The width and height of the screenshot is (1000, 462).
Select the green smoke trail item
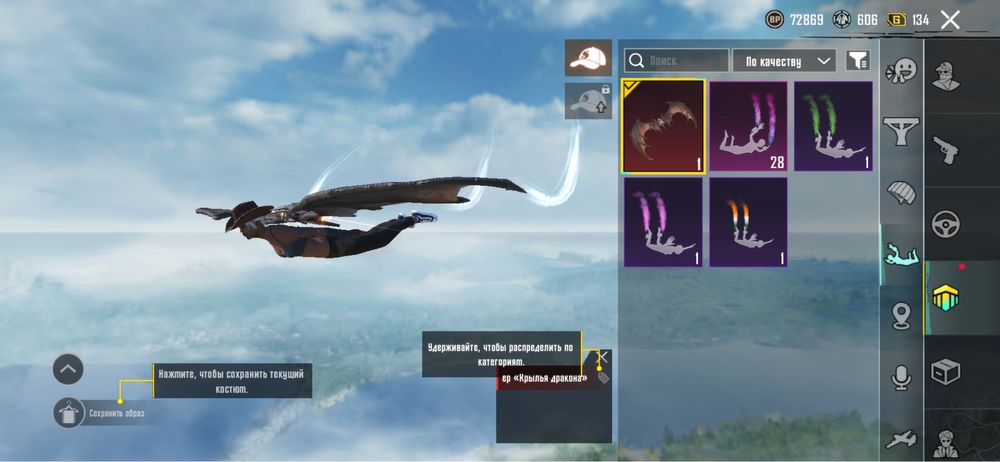pyautogui.click(x=834, y=128)
